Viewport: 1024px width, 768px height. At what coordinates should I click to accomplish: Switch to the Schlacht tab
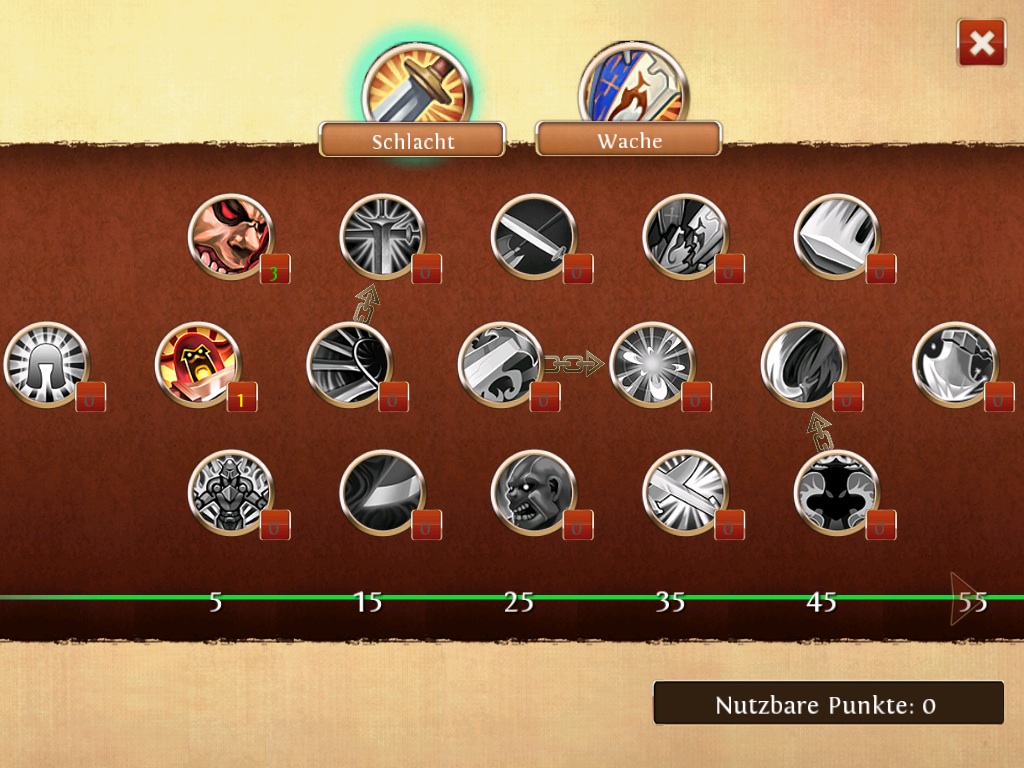(x=412, y=140)
